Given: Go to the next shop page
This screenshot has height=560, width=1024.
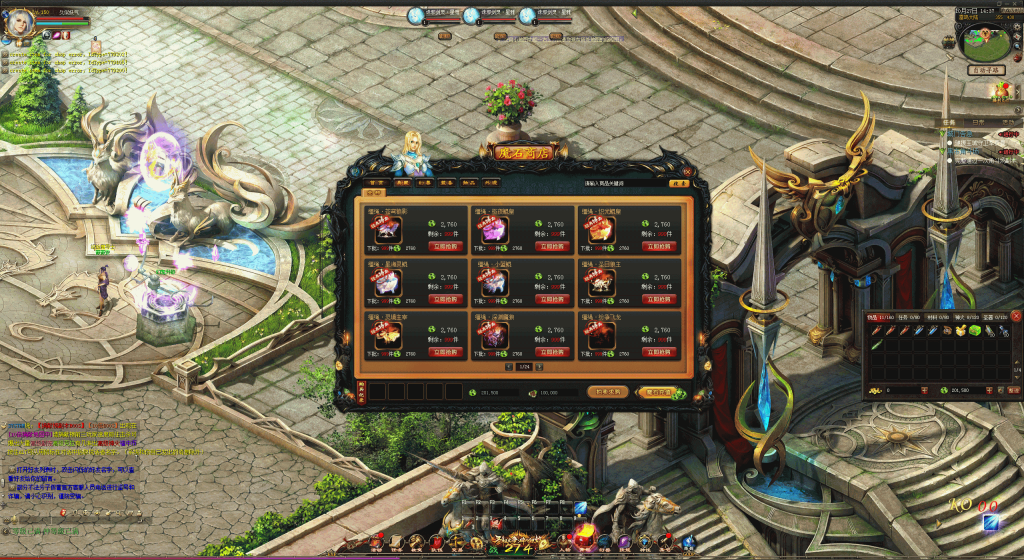Looking at the screenshot, I should (539, 367).
